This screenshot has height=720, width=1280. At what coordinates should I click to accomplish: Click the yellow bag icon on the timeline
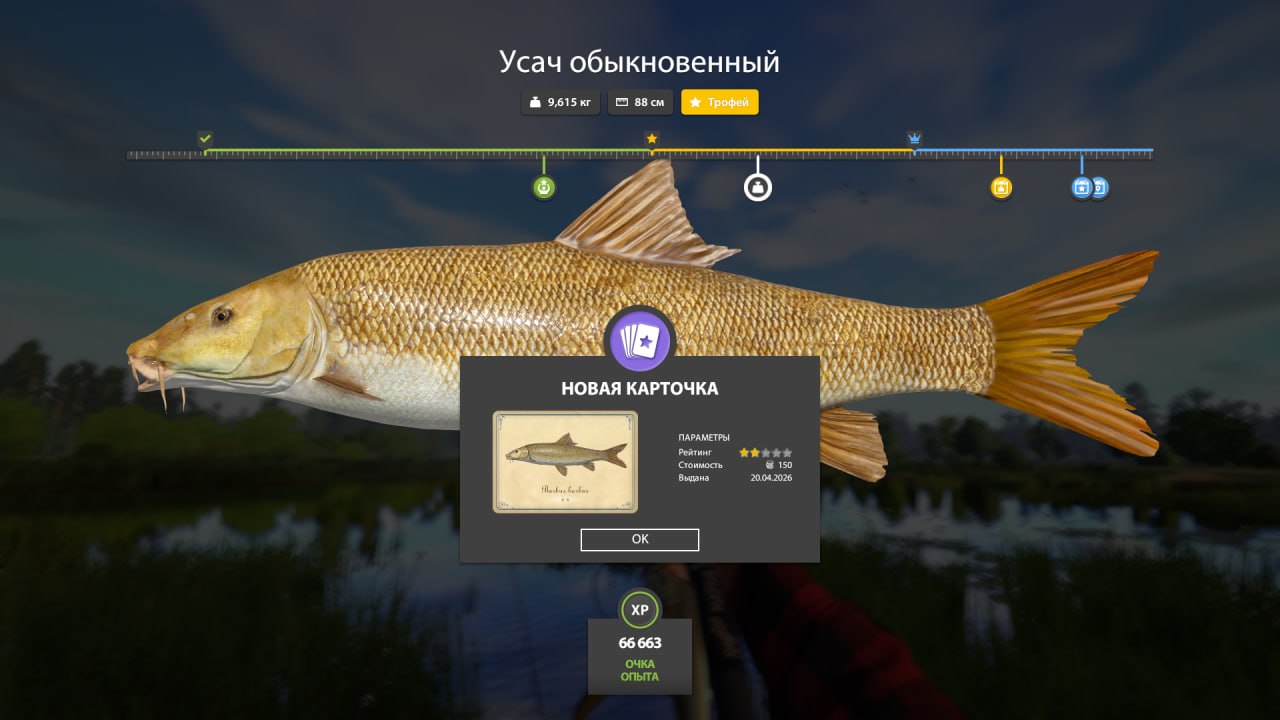(x=1001, y=186)
